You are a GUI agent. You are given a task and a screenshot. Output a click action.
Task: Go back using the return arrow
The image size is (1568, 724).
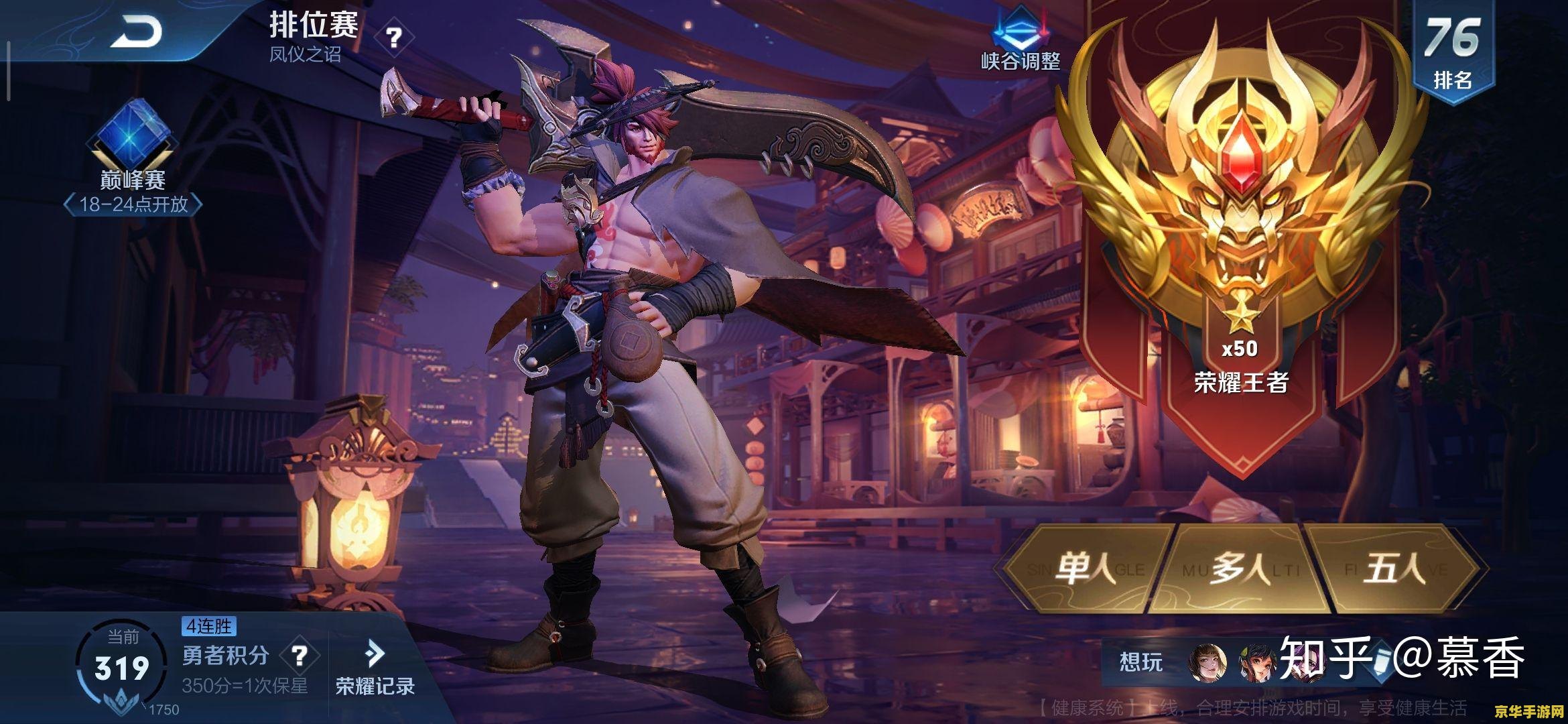tap(136, 32)
